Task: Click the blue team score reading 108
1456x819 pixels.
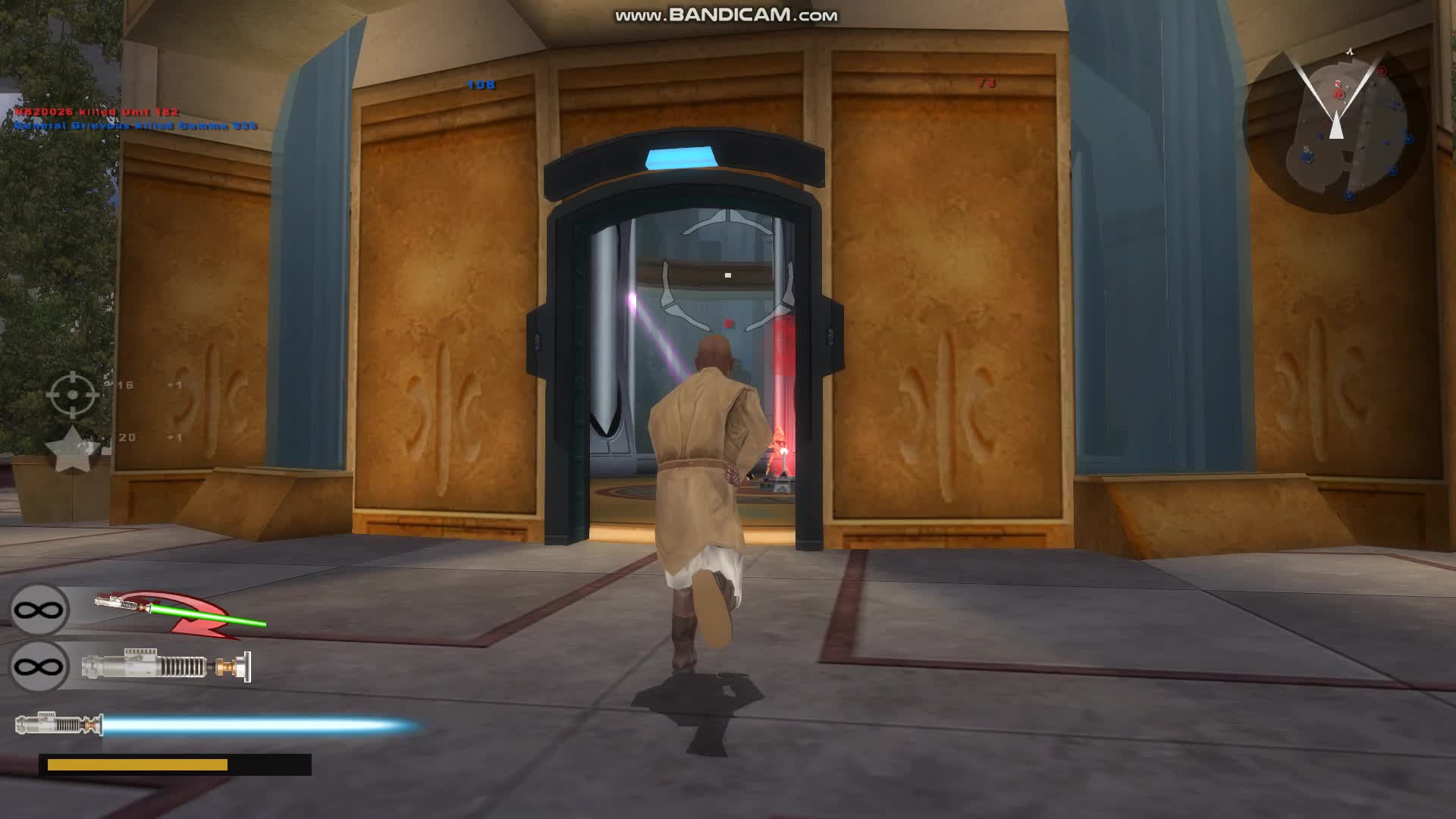Action: point(482,85)
